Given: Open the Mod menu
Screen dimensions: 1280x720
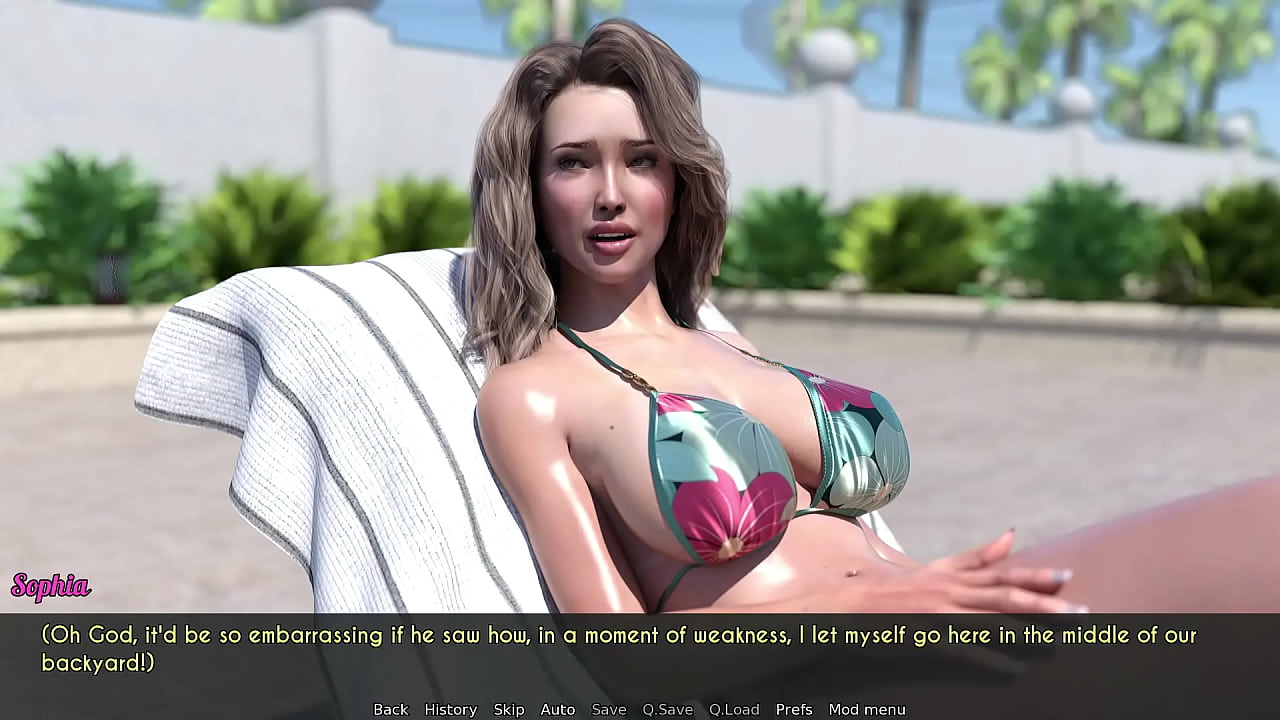Looking at the screenshot, I should (866, 709).
